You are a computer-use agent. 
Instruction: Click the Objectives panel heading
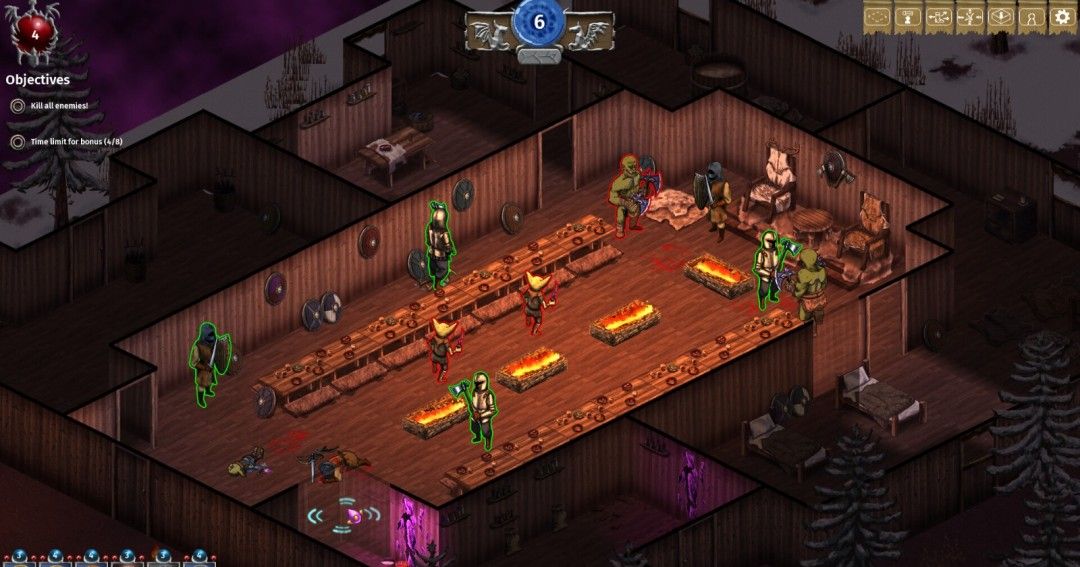[x=38, y=79]
